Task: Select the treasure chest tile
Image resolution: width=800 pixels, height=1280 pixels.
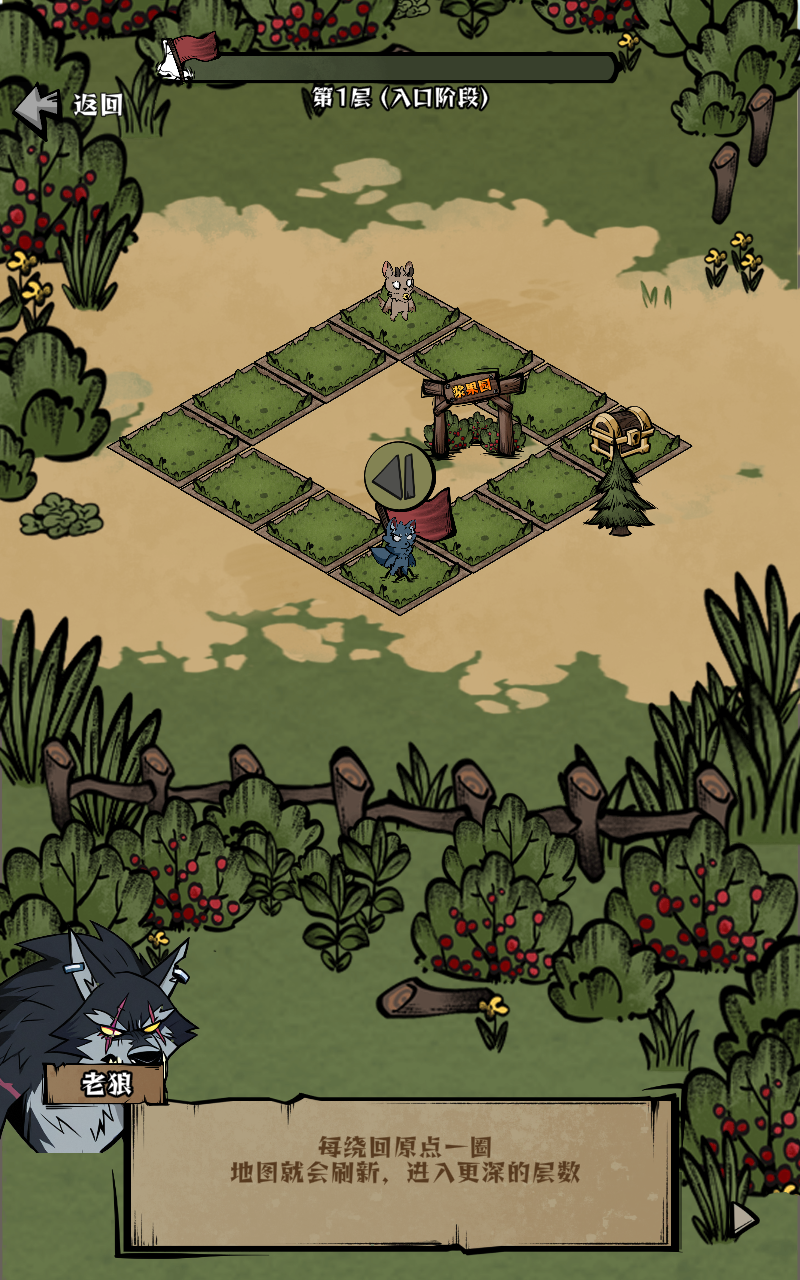Action: [x=620, y=433]
